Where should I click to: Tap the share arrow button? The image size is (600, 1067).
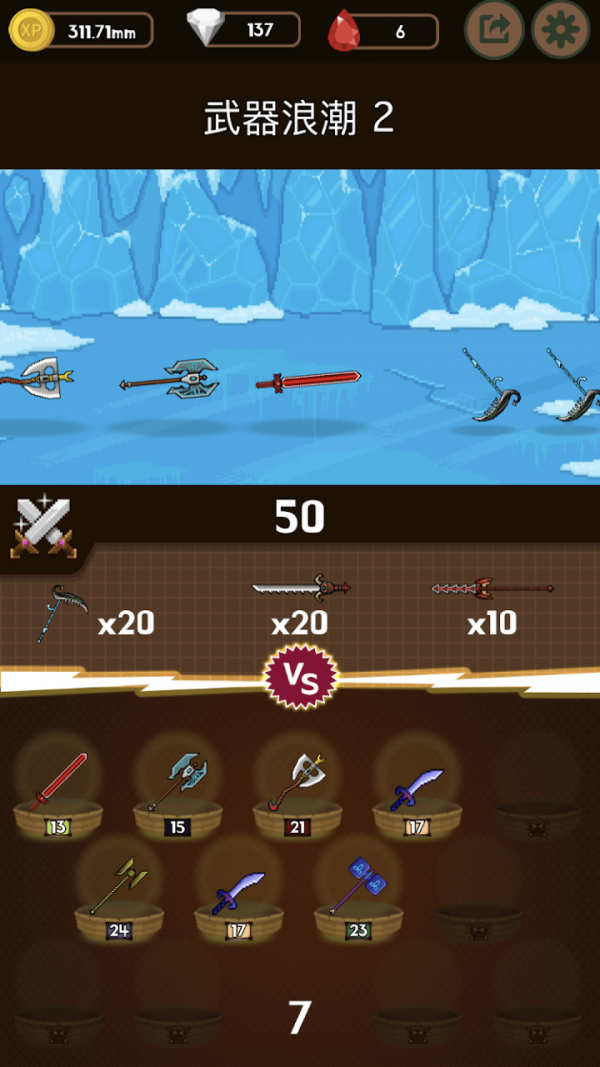(x=495, y=30)
